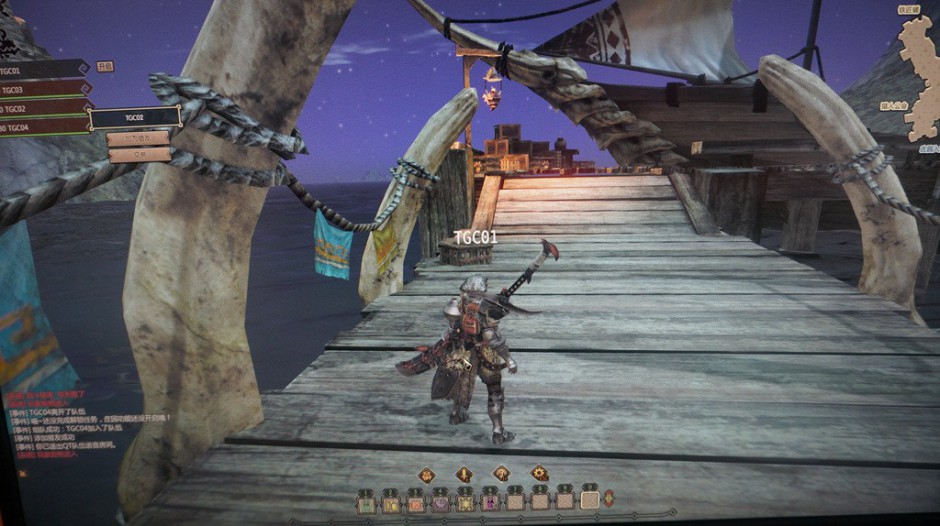Select party member TGC01 in the party list
Screen dimensions: 940x526
point(40,69)
